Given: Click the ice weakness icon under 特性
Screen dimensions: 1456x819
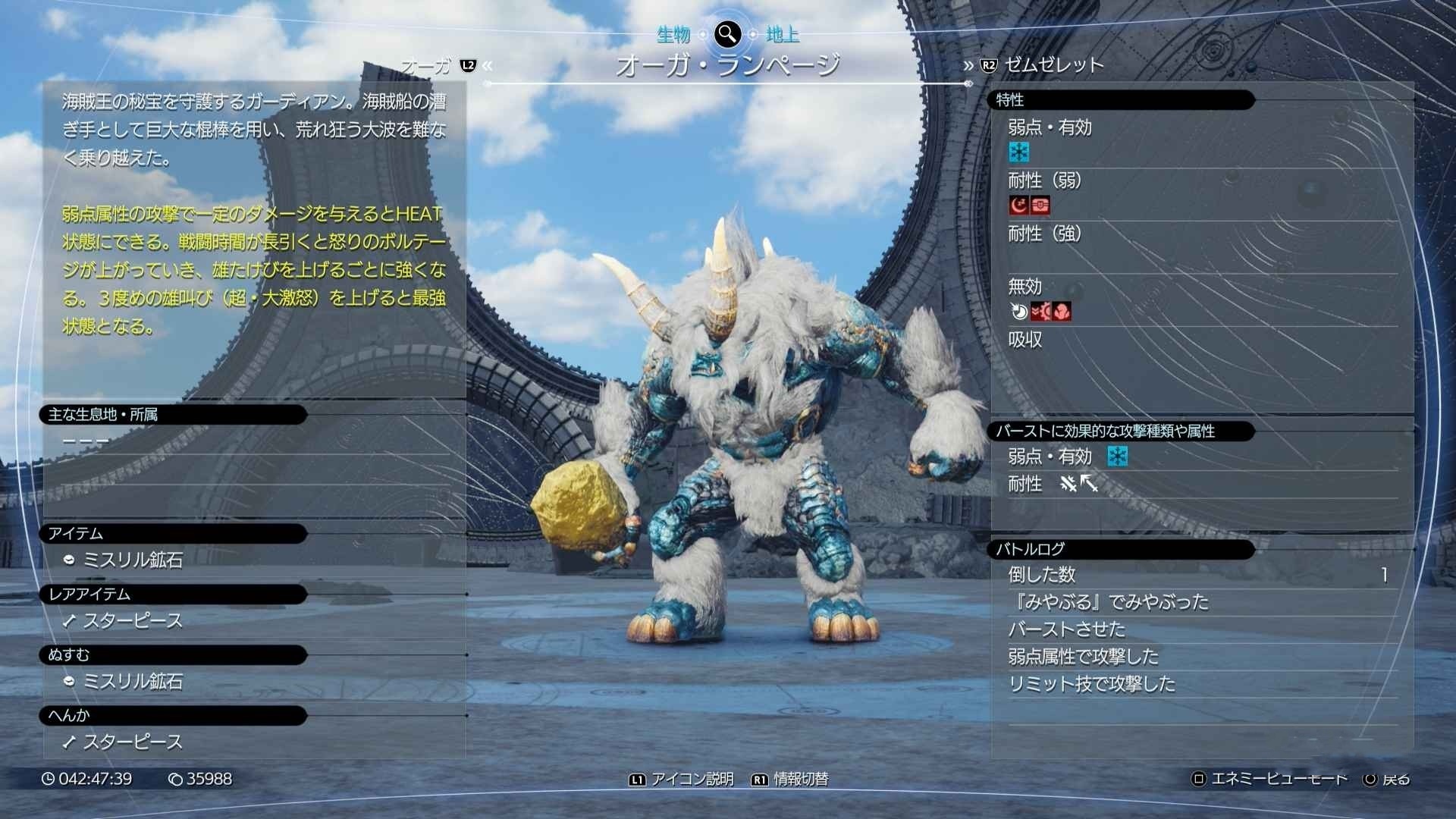Looking at the screenshot, I should 1018,152.
